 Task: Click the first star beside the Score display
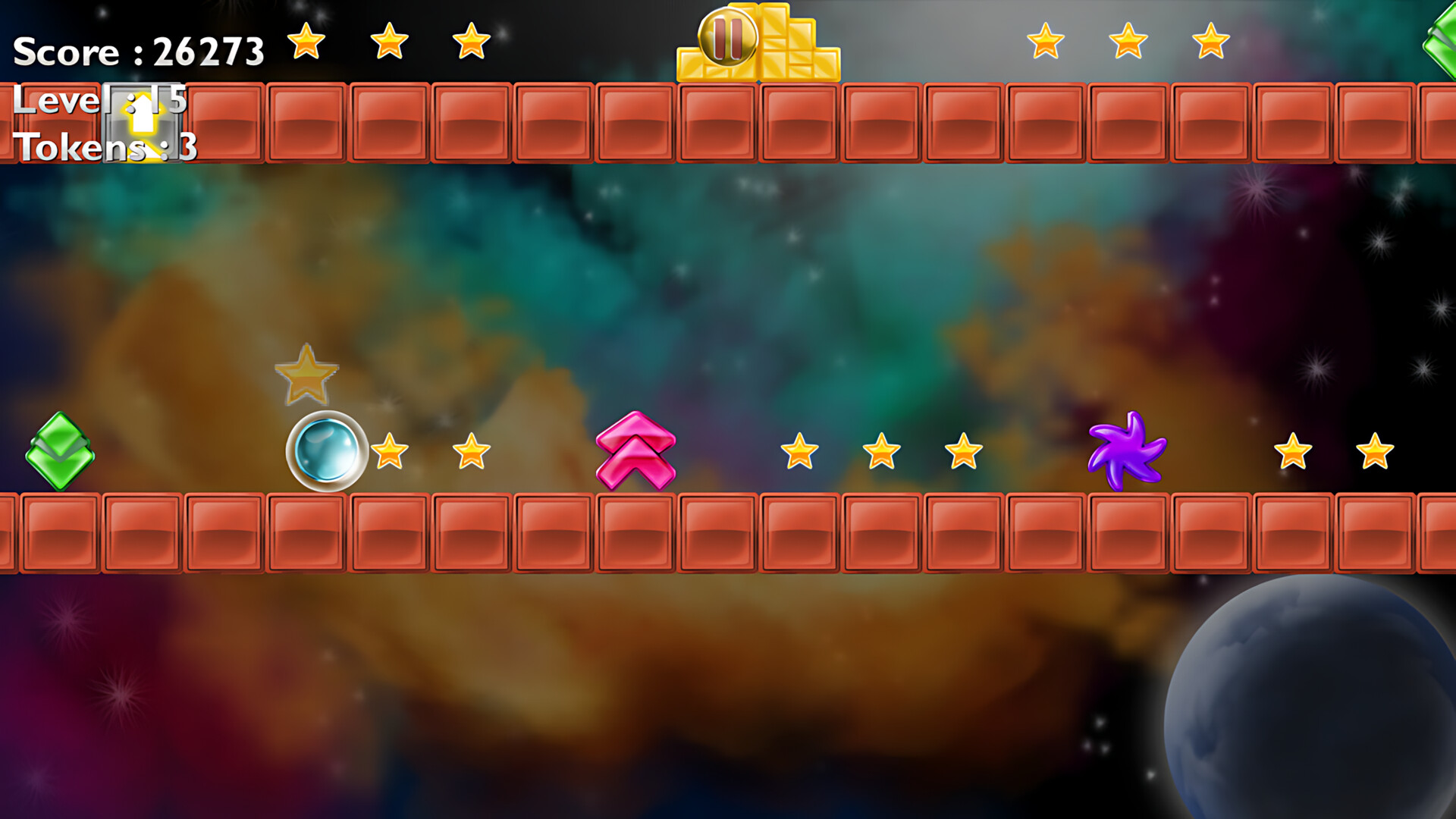[x=306, y=42]
